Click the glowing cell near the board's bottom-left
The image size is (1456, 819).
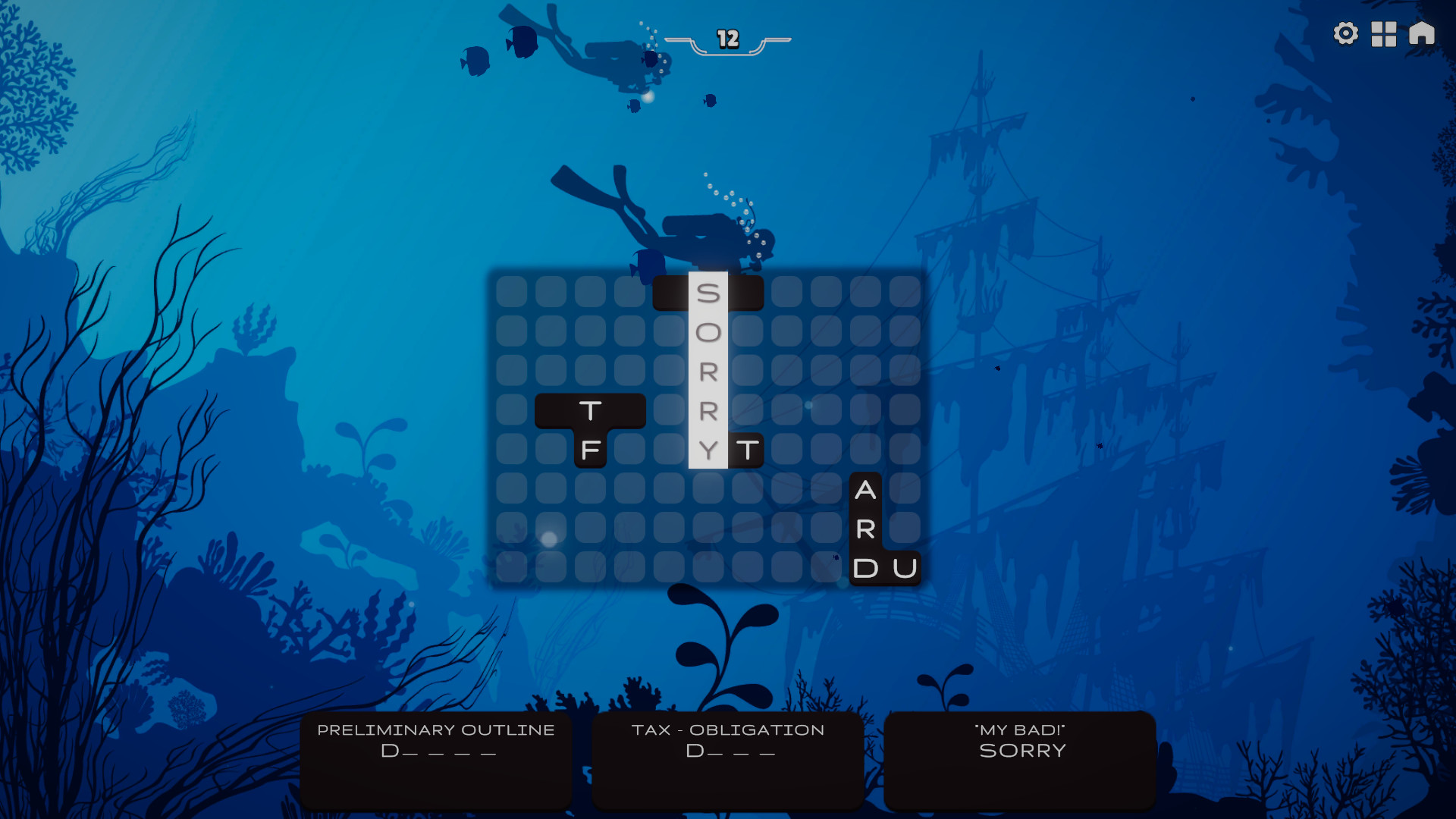coord(548,537)
